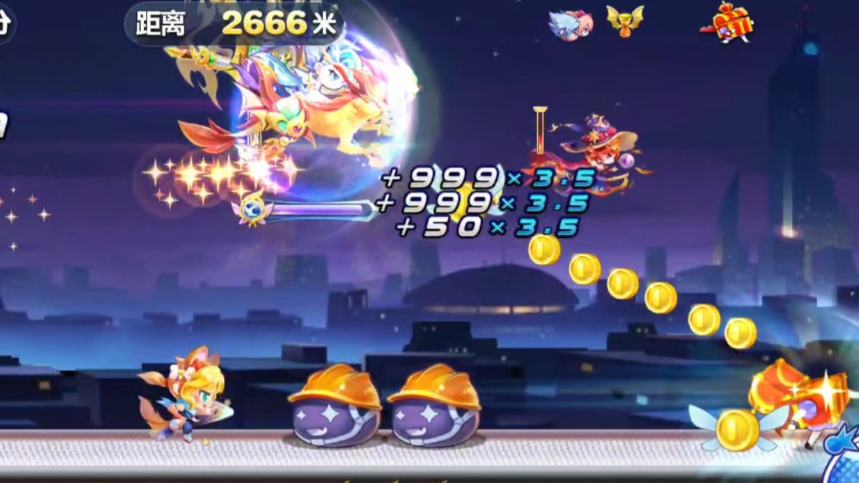This screenshot has width=859, height=483.
Task: Select the two-character portrait icon
Action: 569,23
